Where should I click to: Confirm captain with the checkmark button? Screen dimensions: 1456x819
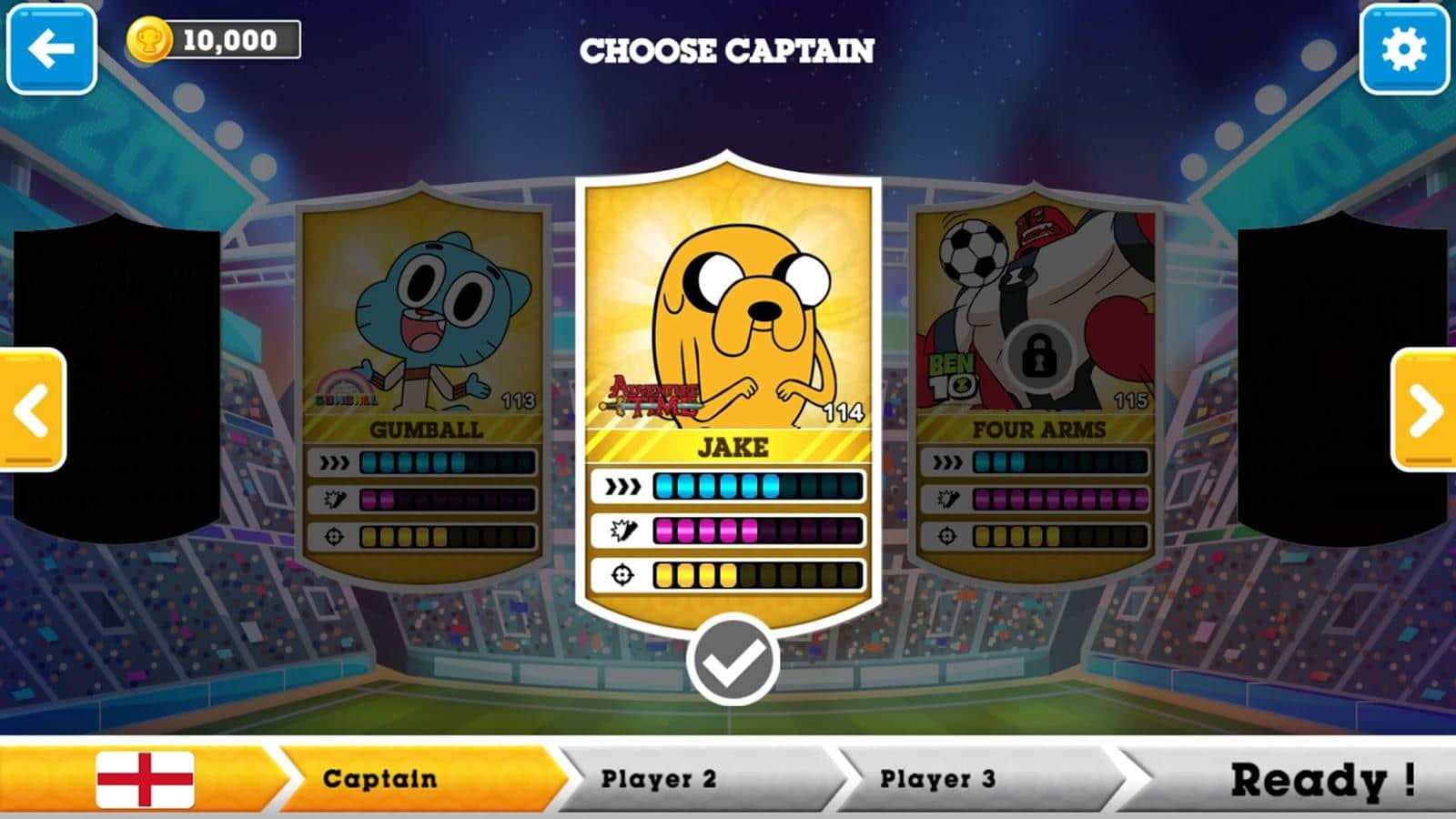733,661
